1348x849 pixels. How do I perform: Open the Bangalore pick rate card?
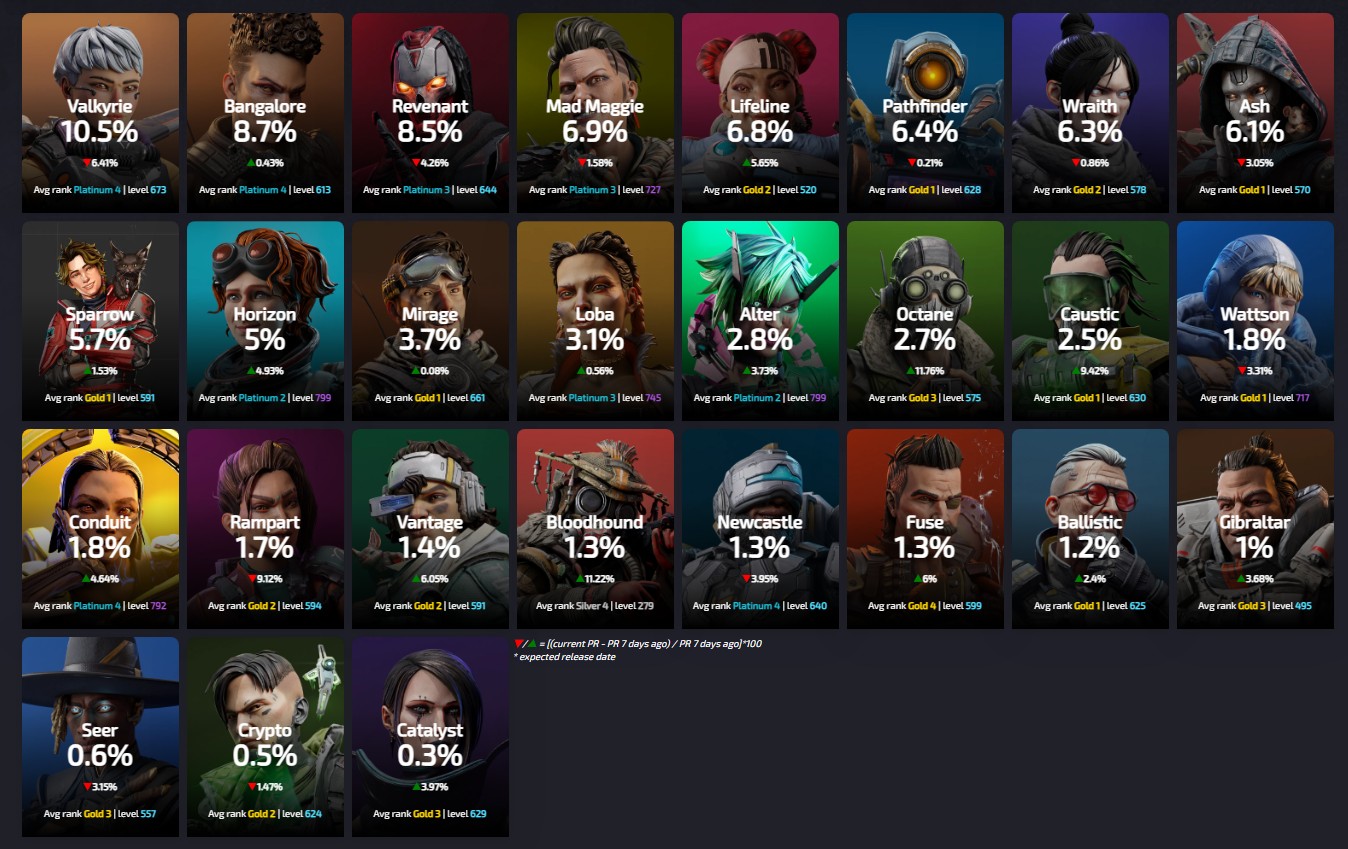coord(265,113)
